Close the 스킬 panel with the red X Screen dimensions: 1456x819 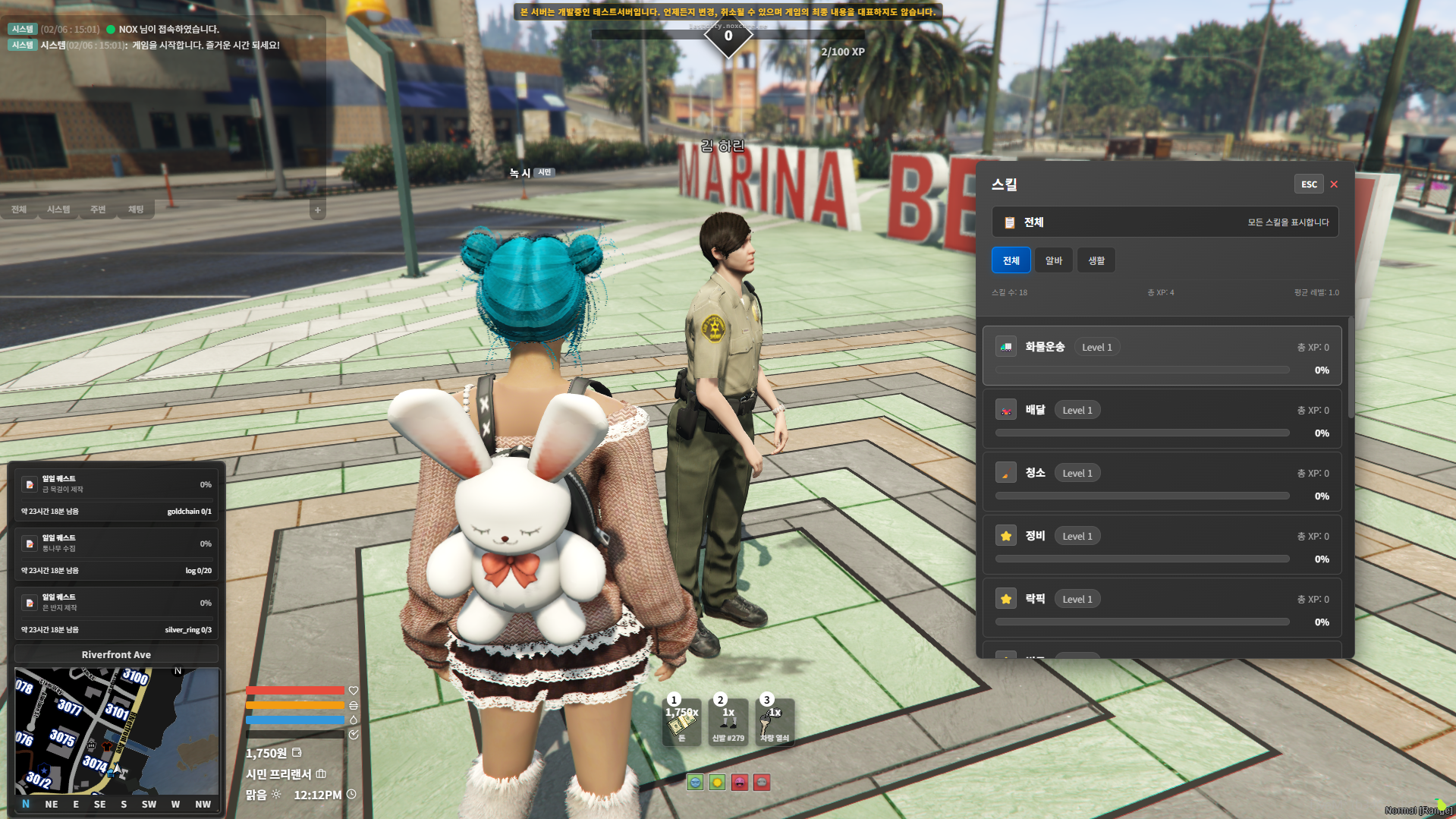click(x=1334, y=184)
